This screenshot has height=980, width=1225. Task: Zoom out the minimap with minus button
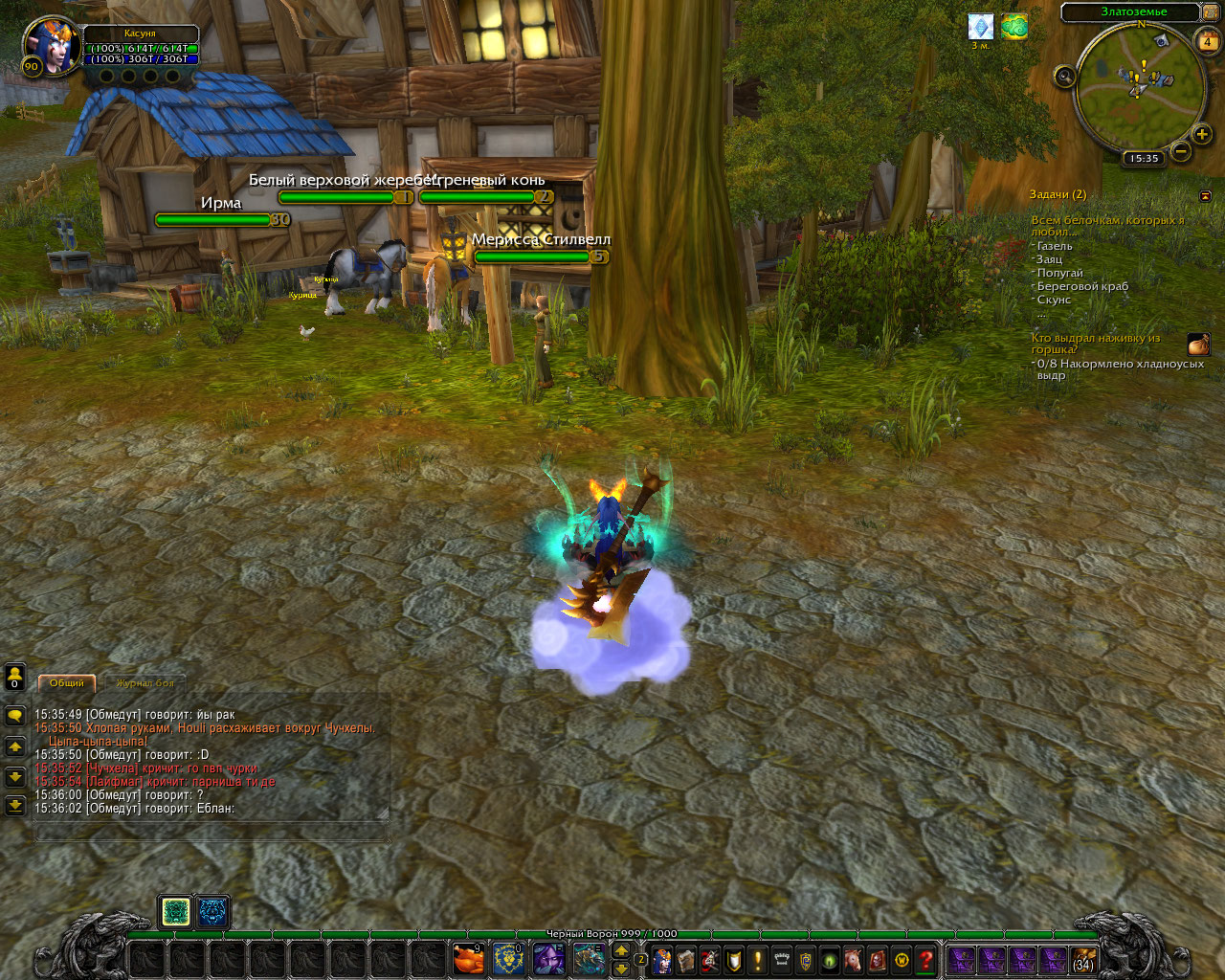tap(1181, 151)
